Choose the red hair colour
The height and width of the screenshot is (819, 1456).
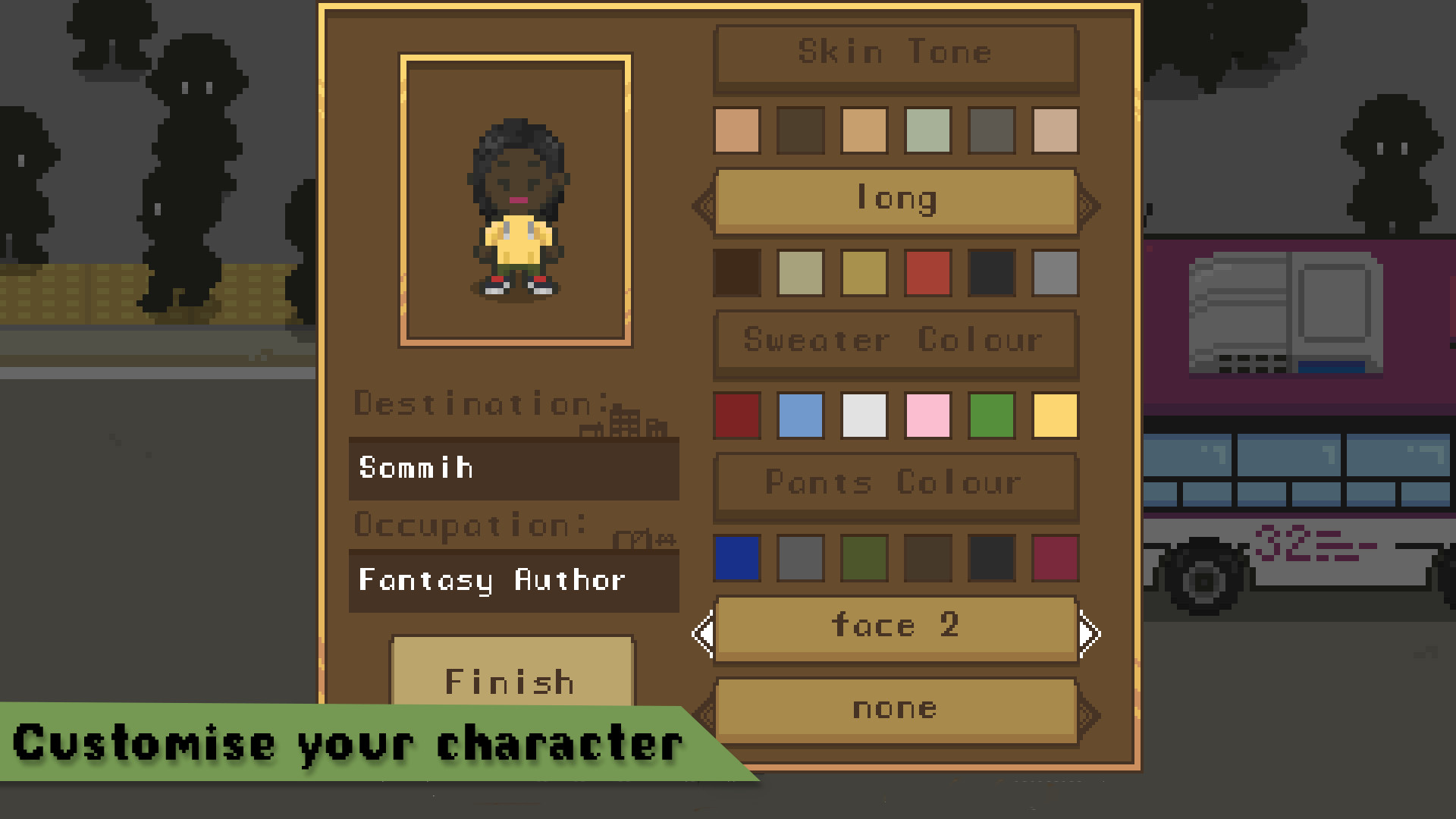click(927, 274)
